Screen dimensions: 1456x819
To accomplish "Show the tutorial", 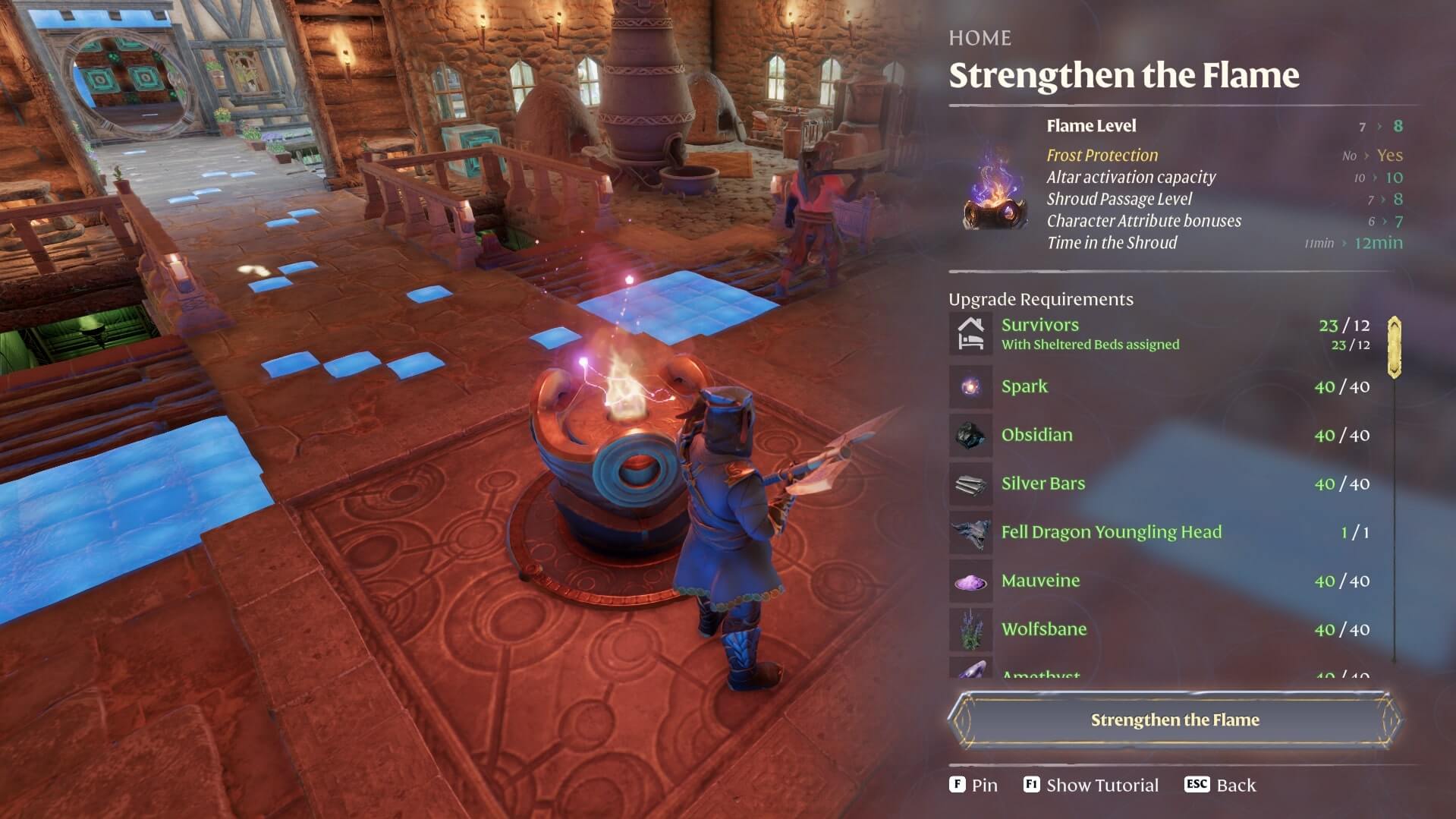I will (1091, 785).
